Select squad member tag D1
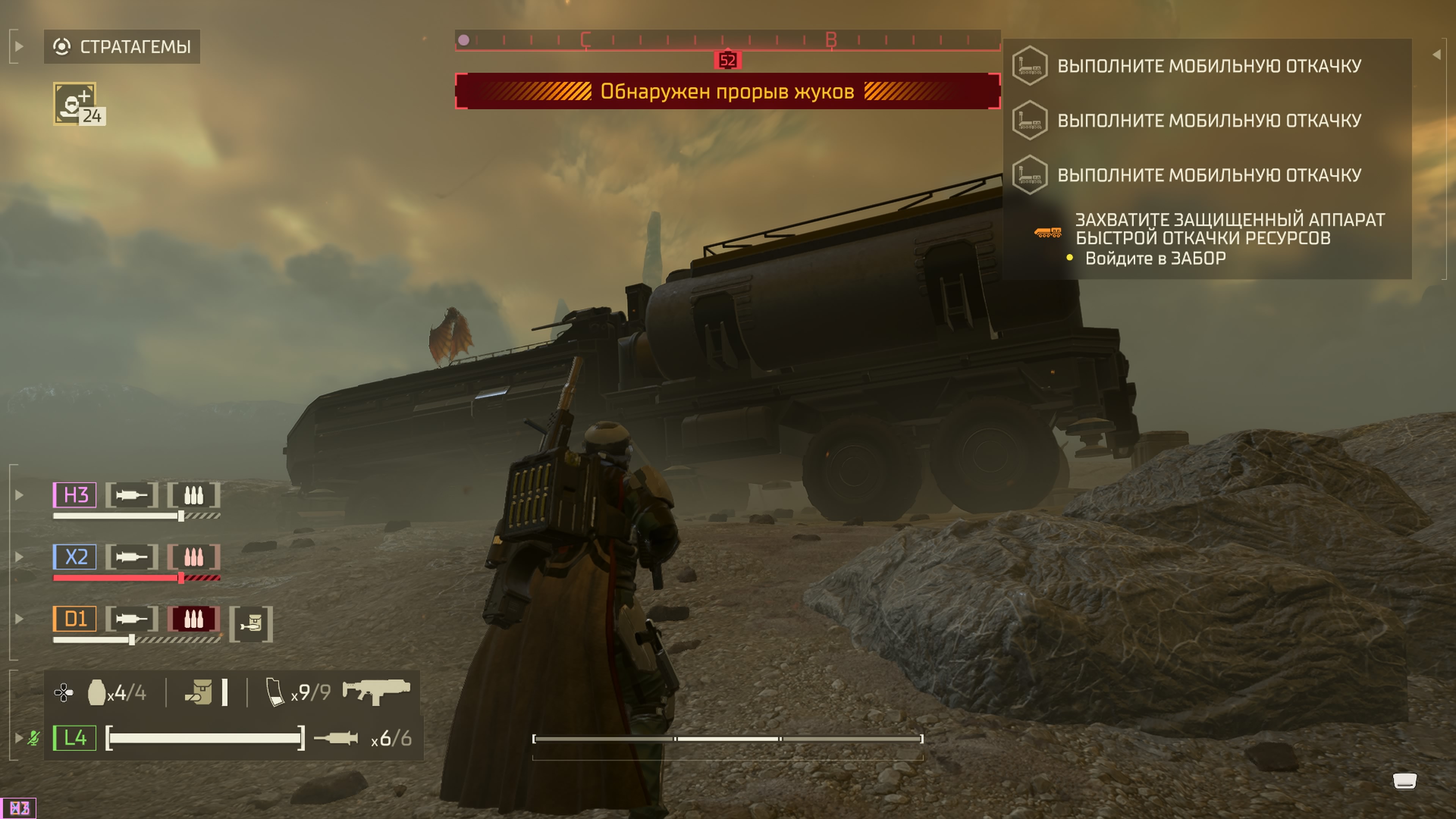Screen dimensions: 1456x819 tap(75, 619)
